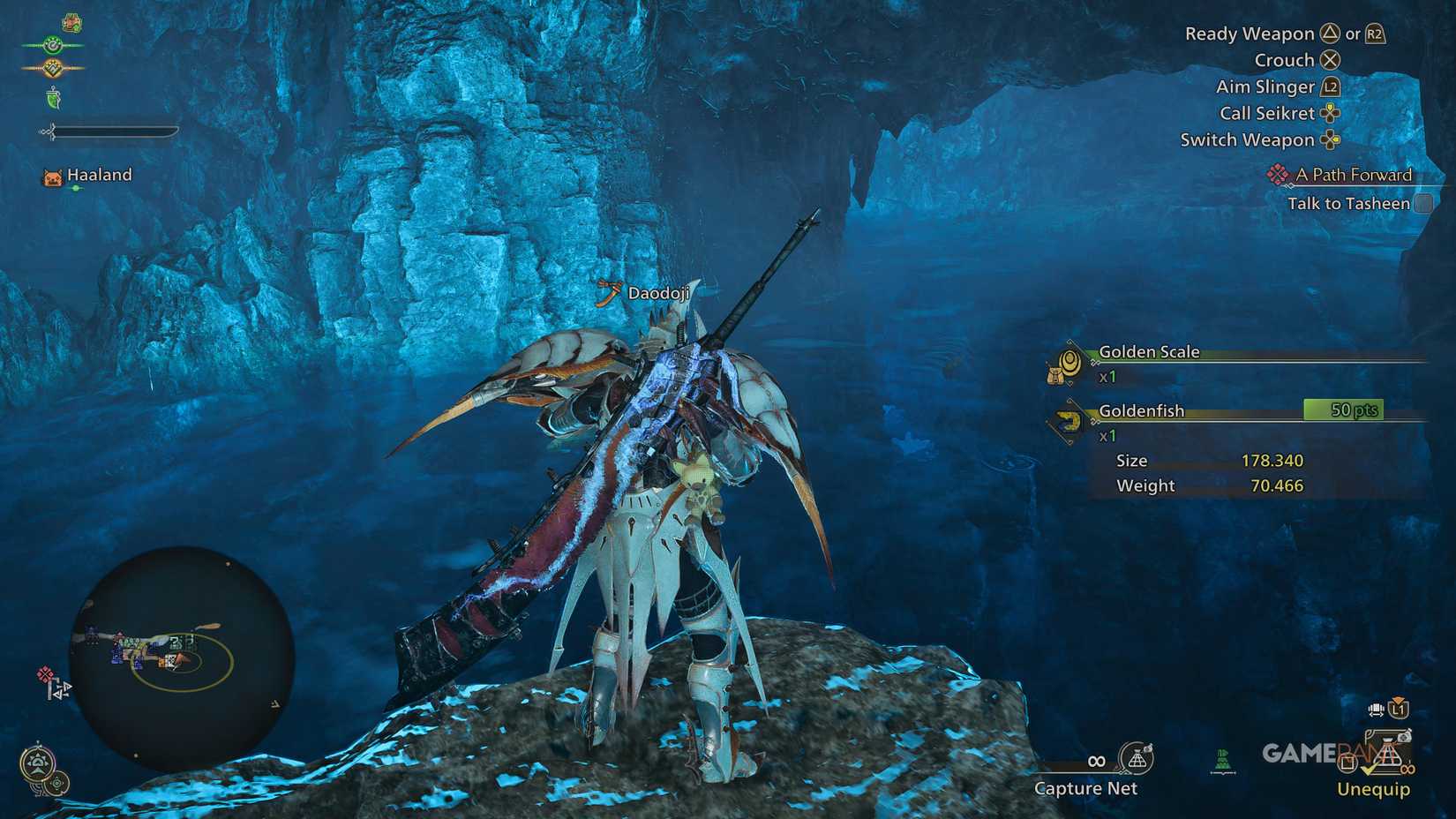Screen dimensions: 1456x819
Task: Expand the green stamina gauge medal
Action: click(52, 45)
